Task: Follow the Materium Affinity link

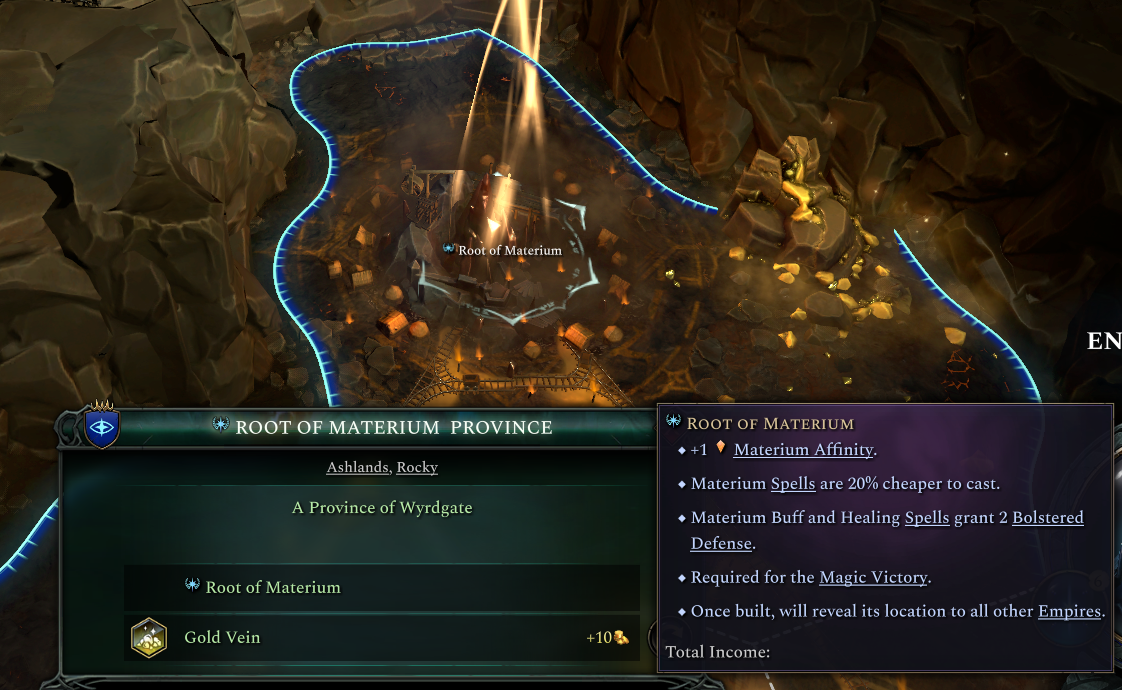Action: [803, 450]
